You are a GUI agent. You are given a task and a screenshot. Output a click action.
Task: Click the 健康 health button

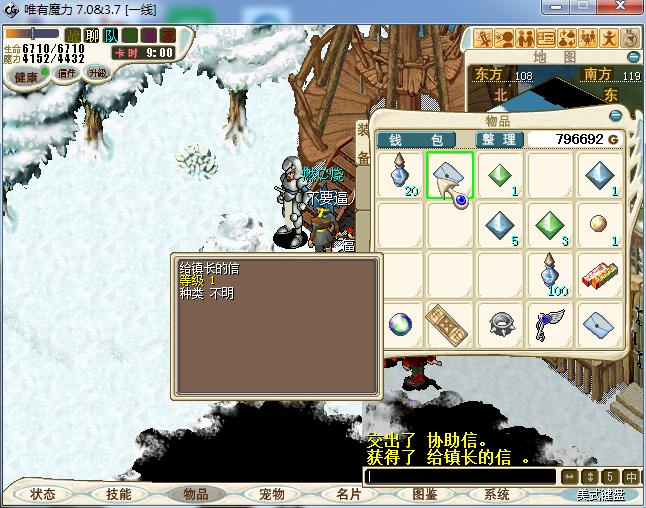[28, 76]
